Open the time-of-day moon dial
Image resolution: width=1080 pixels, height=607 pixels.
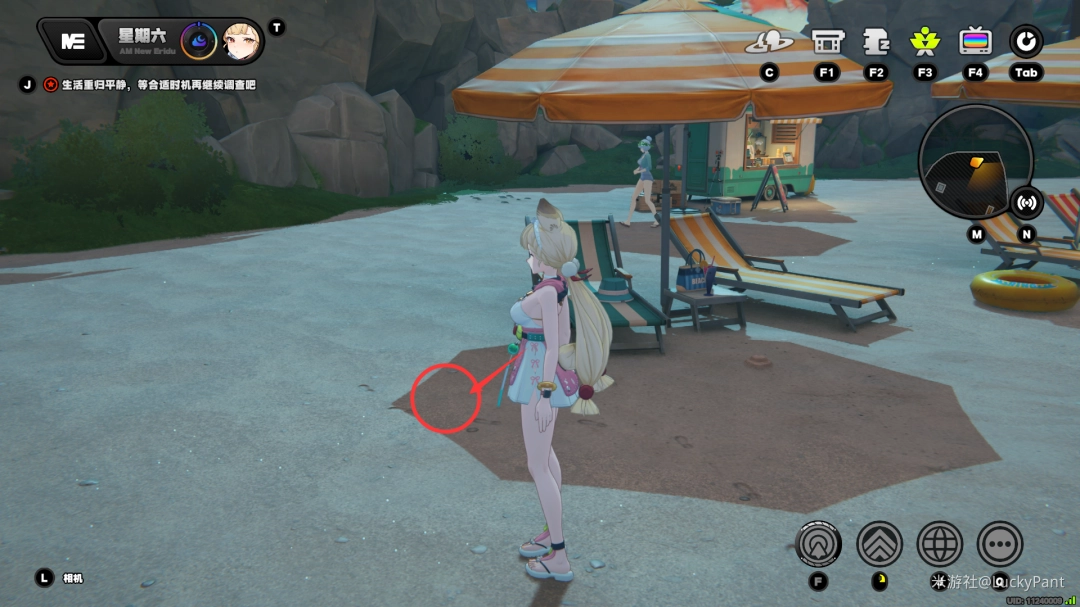click(x=199, y=41)
